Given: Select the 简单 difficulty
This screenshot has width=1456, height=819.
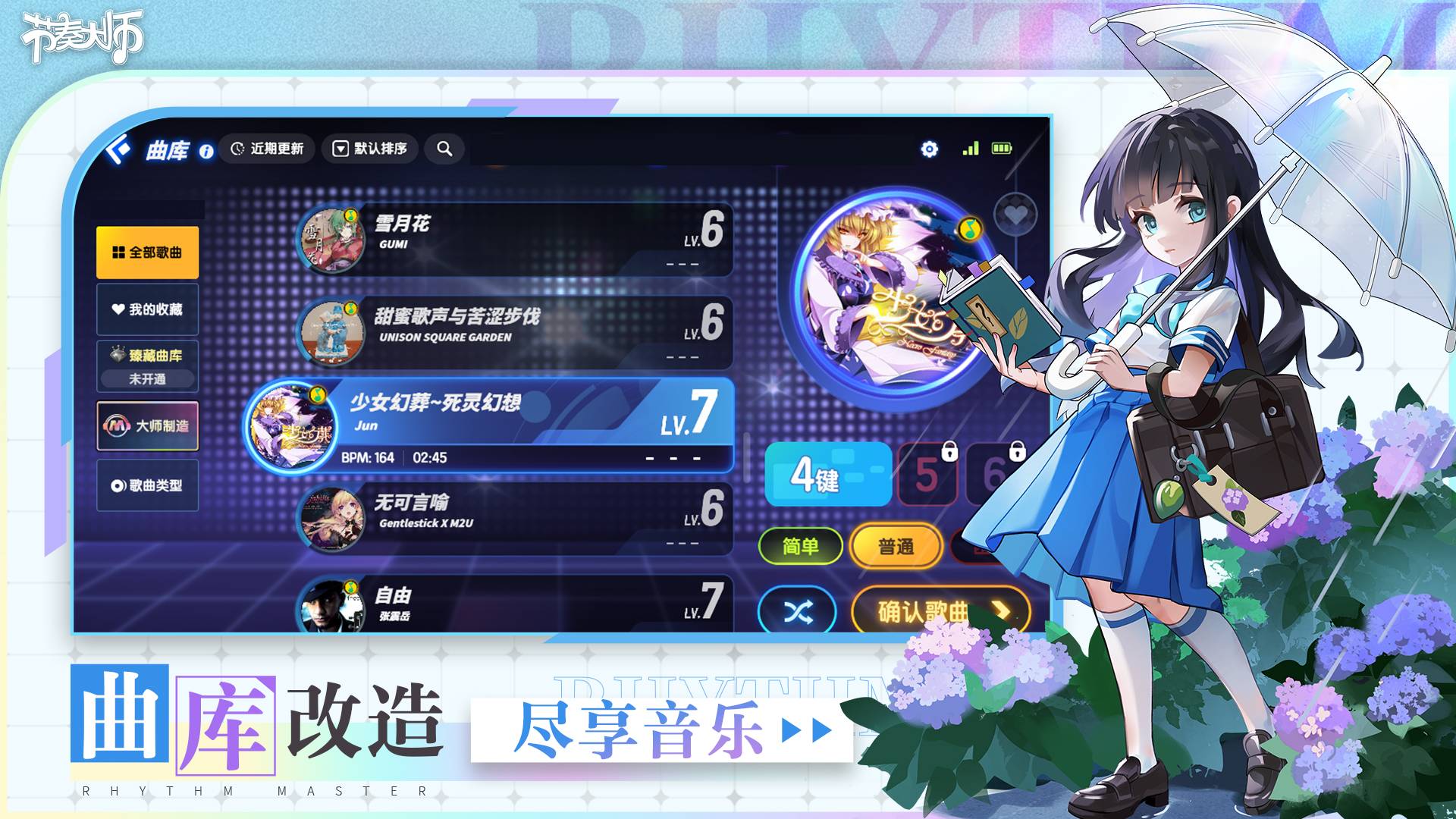Looking at the screenshot, I should point(802,544).
